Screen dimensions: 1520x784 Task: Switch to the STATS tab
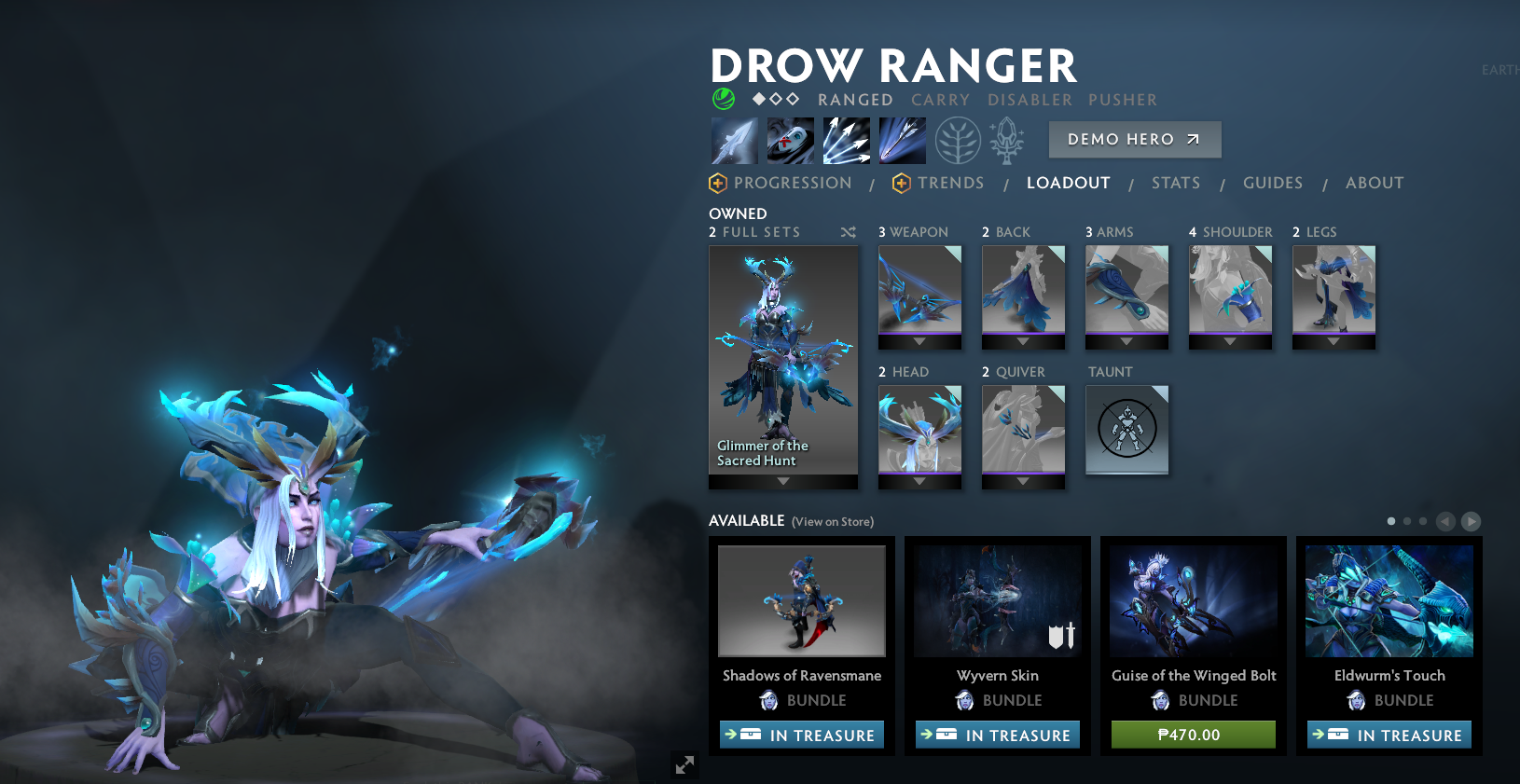tap(1176, 183)
